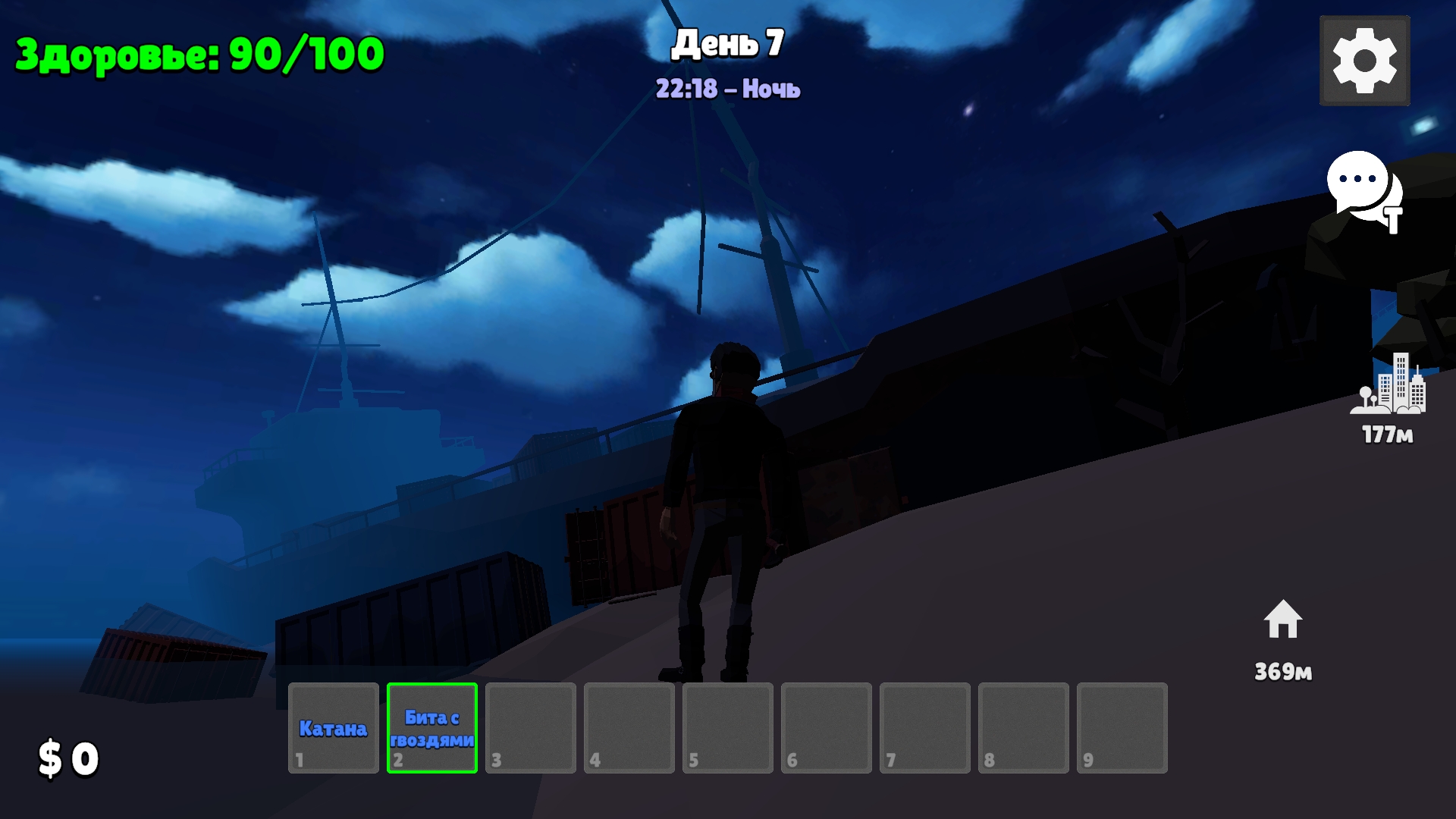The height and width of the screenshot is (819, 1456).
Task: Click the Здоровье 90/100 health display
Action: click(x=199, y=52)
